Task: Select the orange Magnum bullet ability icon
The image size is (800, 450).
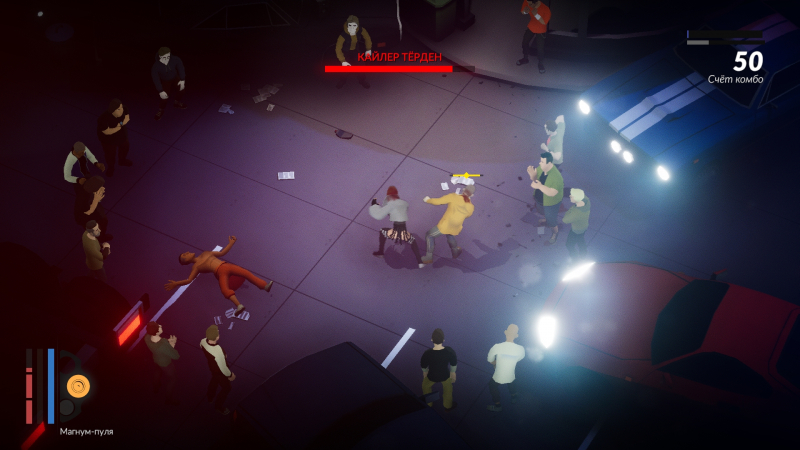Action: tap(78, 385)
